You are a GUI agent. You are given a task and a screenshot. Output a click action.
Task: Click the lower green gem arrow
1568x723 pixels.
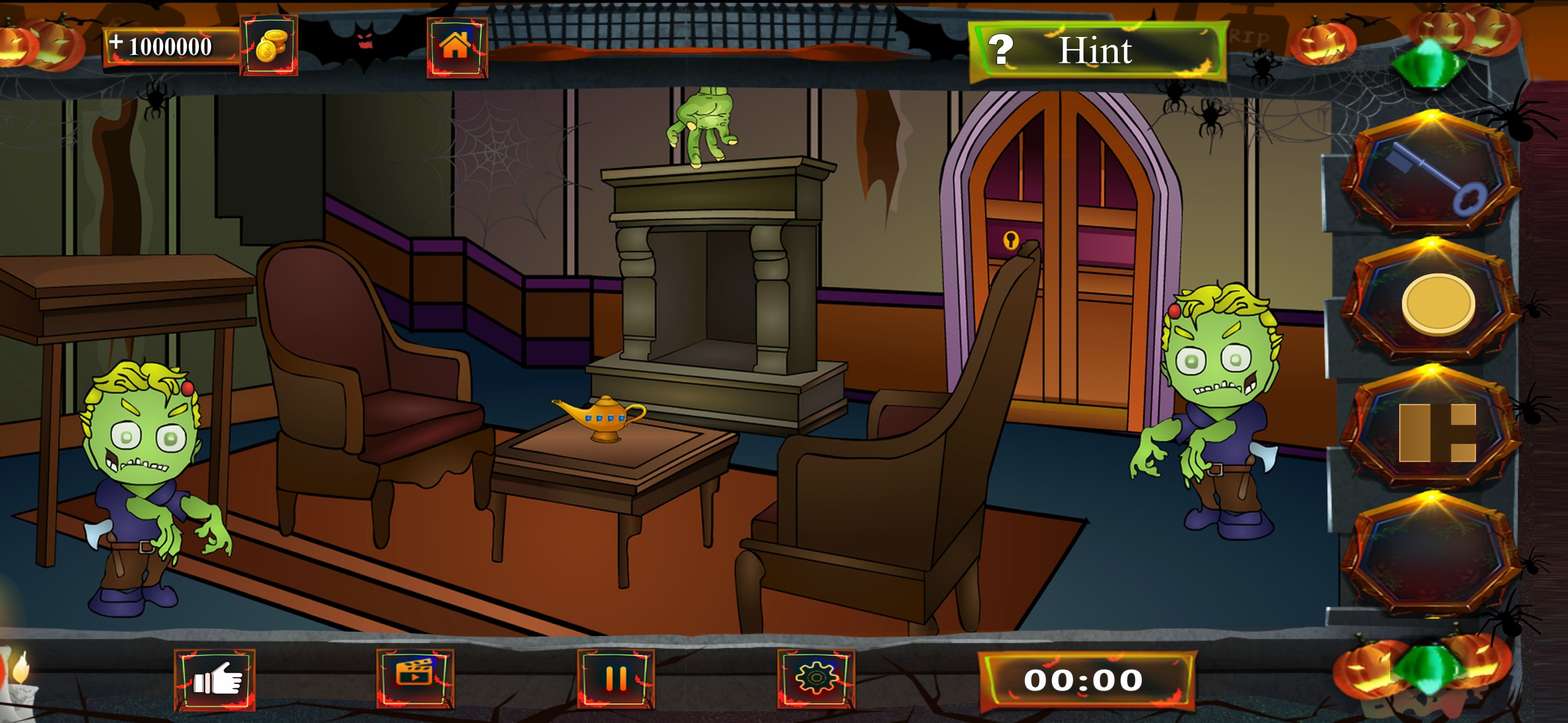click(1427, 668)
